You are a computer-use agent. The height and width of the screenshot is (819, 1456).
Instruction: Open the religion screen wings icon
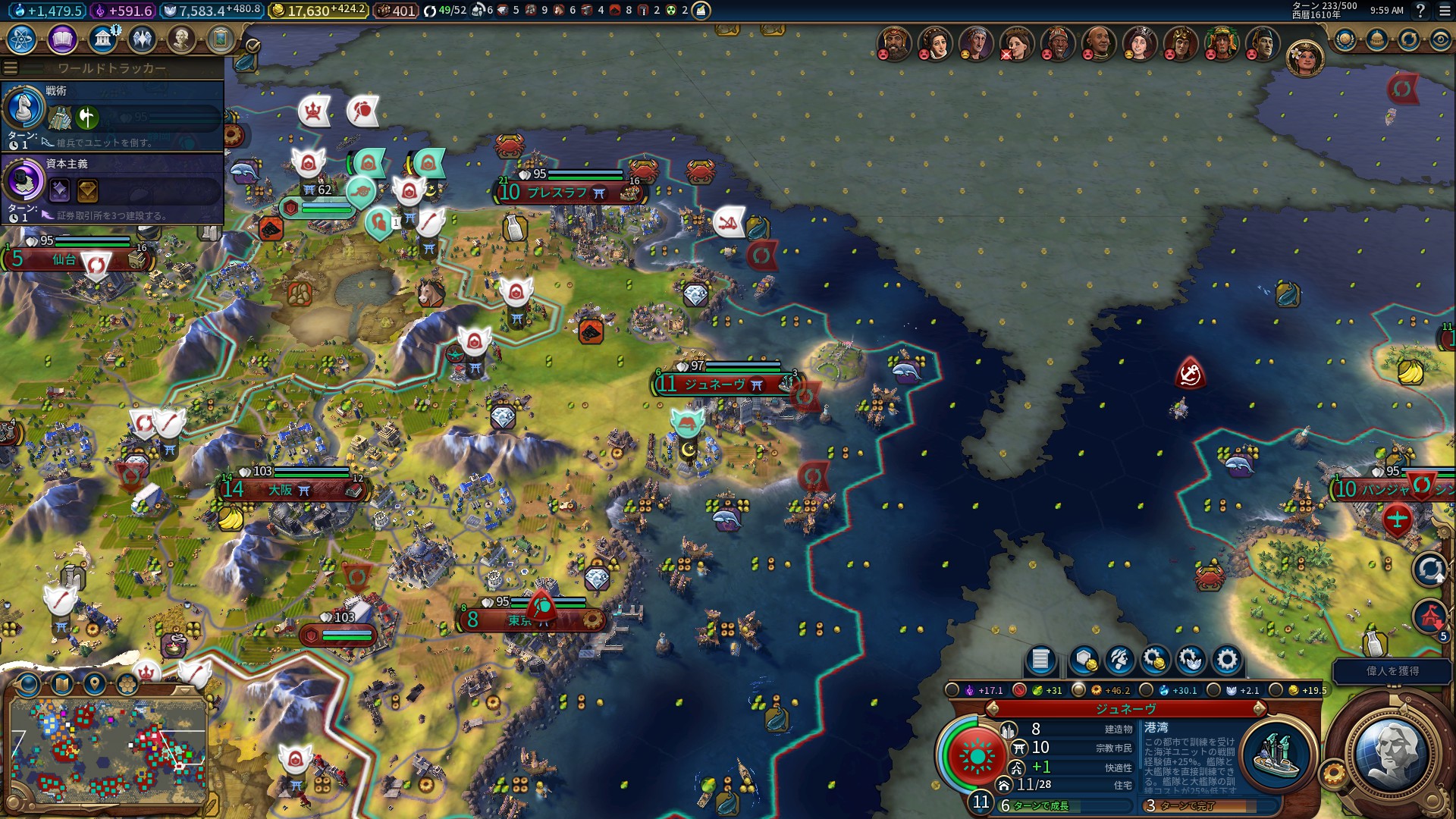tap(142, 39)
